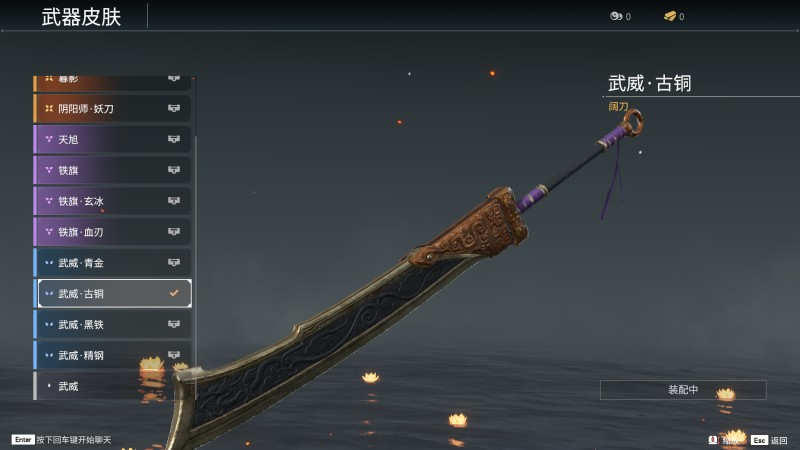Image resolution: width=800 pixels, height=450 pixels.
Task: Click the 装配中 equipped button
Action: click(683, 390)
